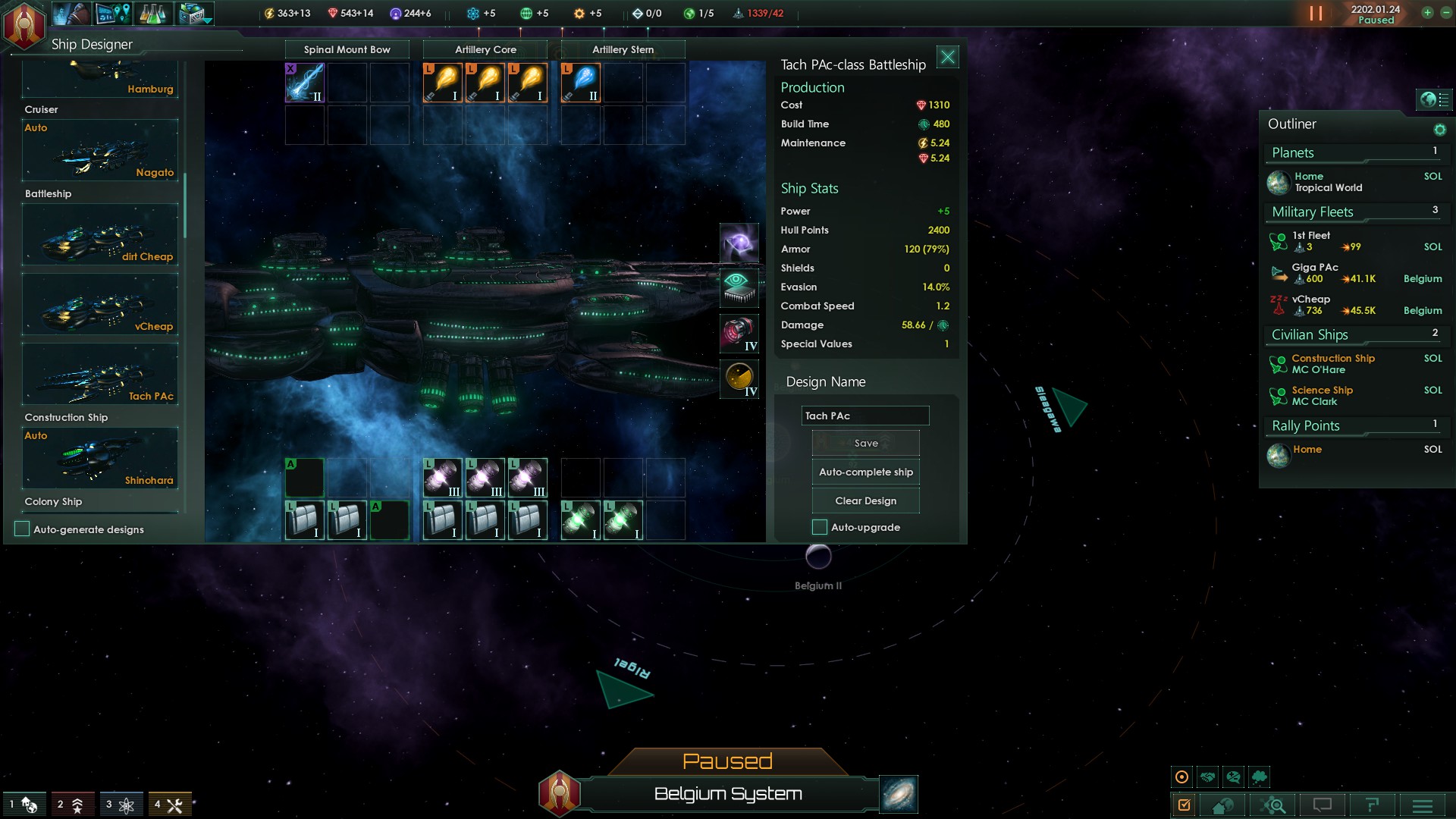This screenshot has width=1456, height=819.
Task: Change the Artillery Core section
Action: click(485, 49)
